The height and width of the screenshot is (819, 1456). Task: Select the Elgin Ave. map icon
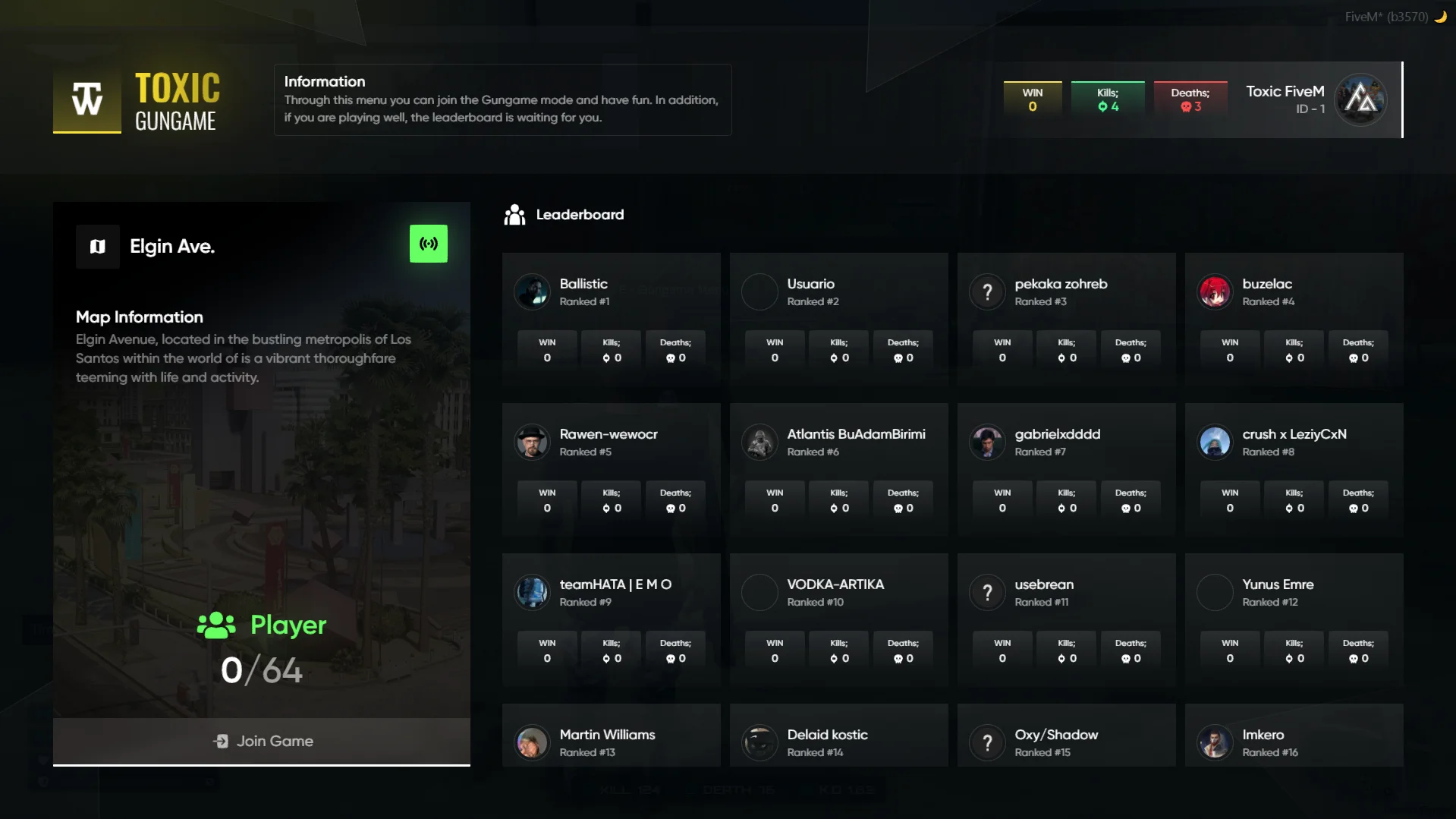(x=98, y=246)
